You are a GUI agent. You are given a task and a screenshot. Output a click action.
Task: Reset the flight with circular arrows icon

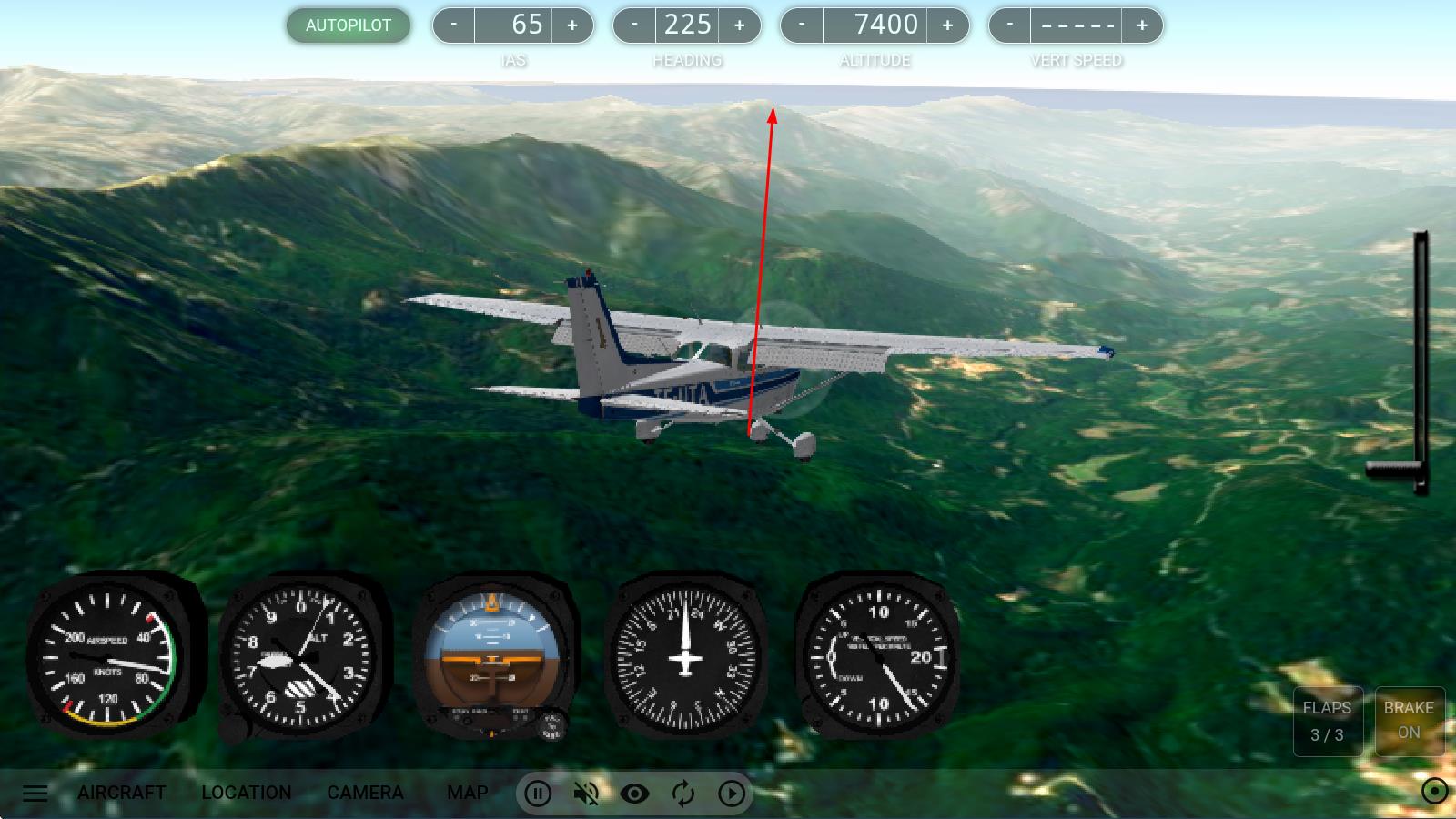[682, 794]
